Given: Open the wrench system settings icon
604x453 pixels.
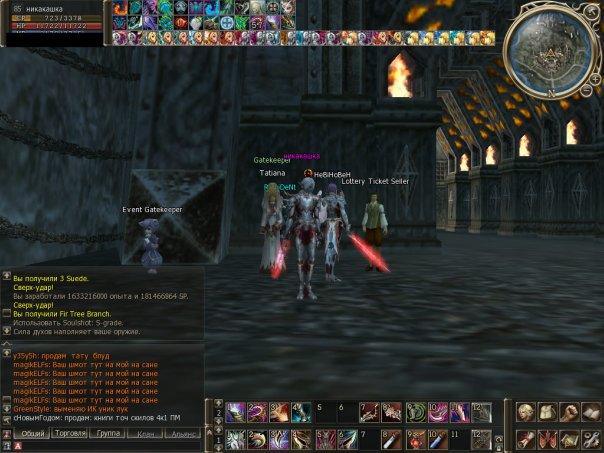Looking at the screenshot, I should [x=588, y=440].
